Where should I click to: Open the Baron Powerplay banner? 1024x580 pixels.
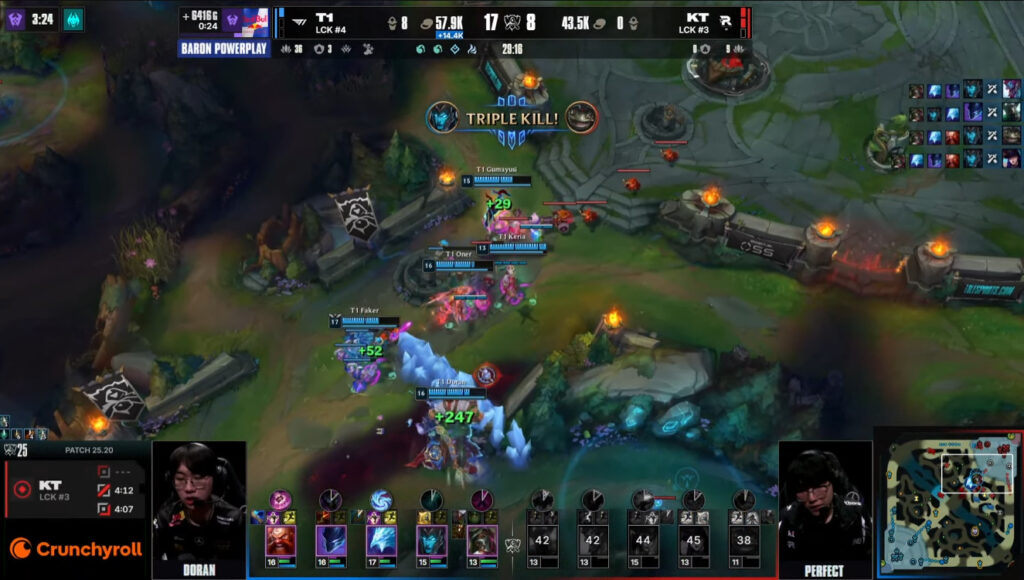(226, 48)
